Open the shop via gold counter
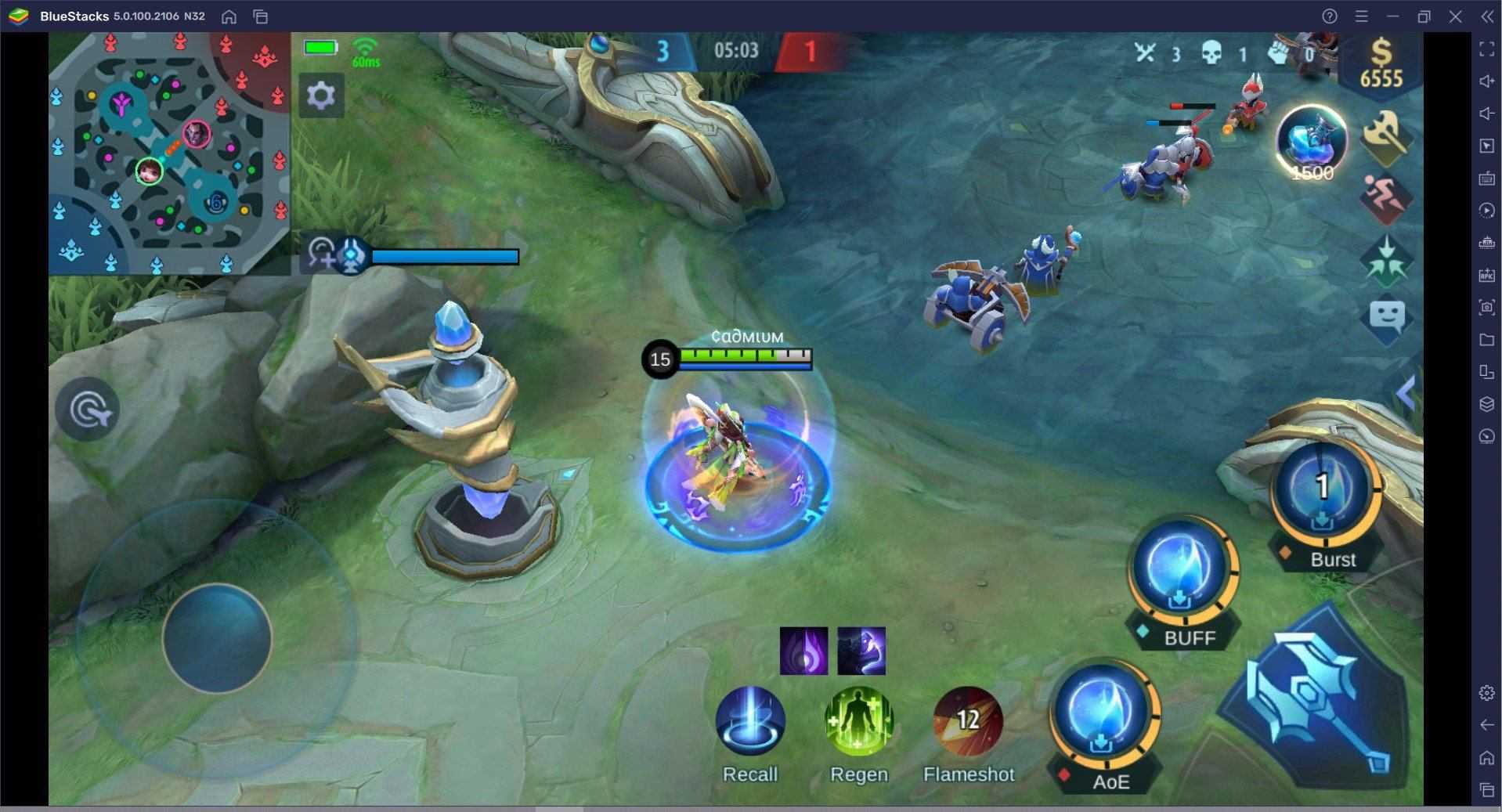The height and width of the screenshot is (812, 1502). (1381, 64)
